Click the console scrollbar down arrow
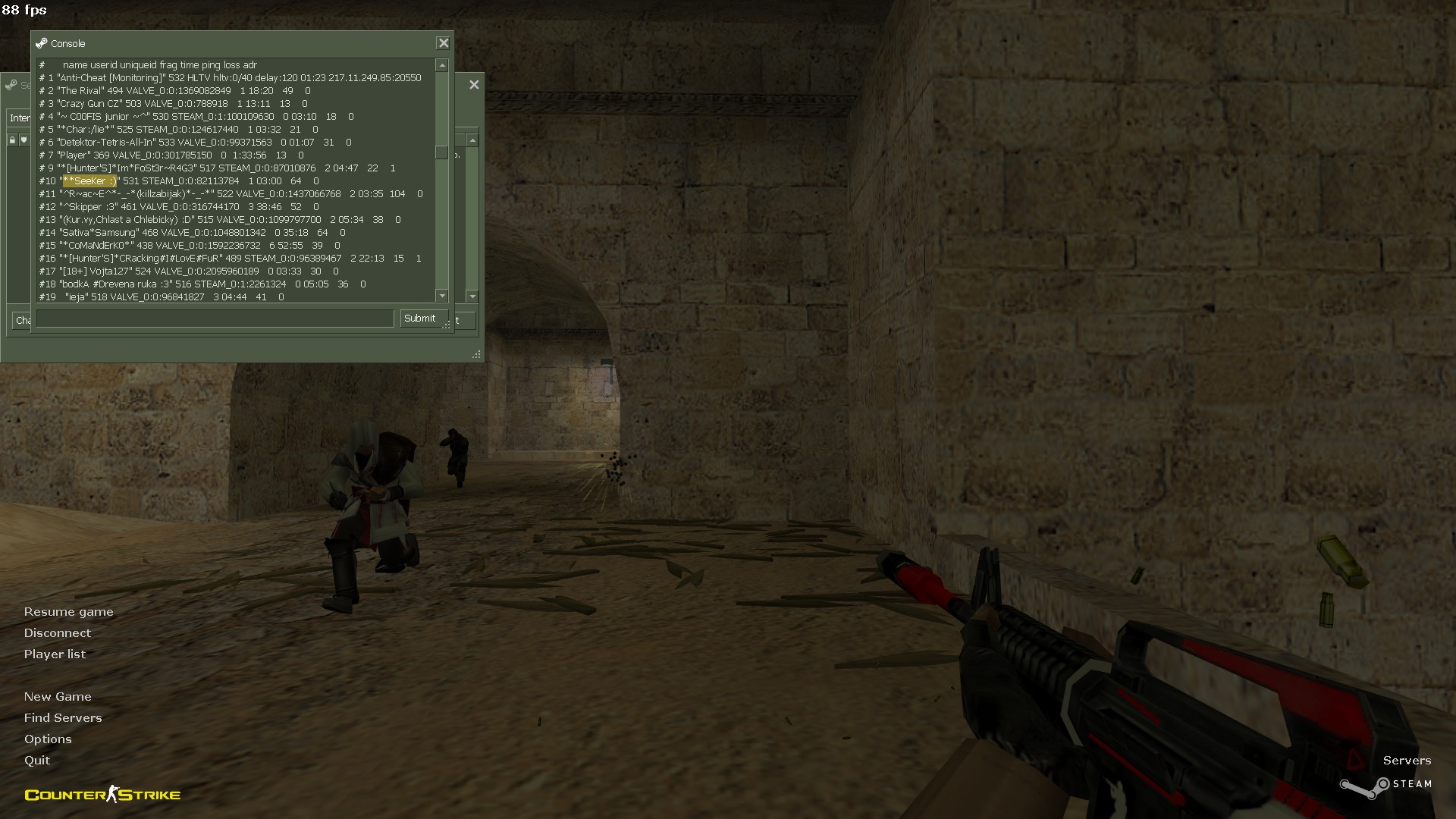The height and width of the screenshot is (819, 1456). click(x=442, y=296)
